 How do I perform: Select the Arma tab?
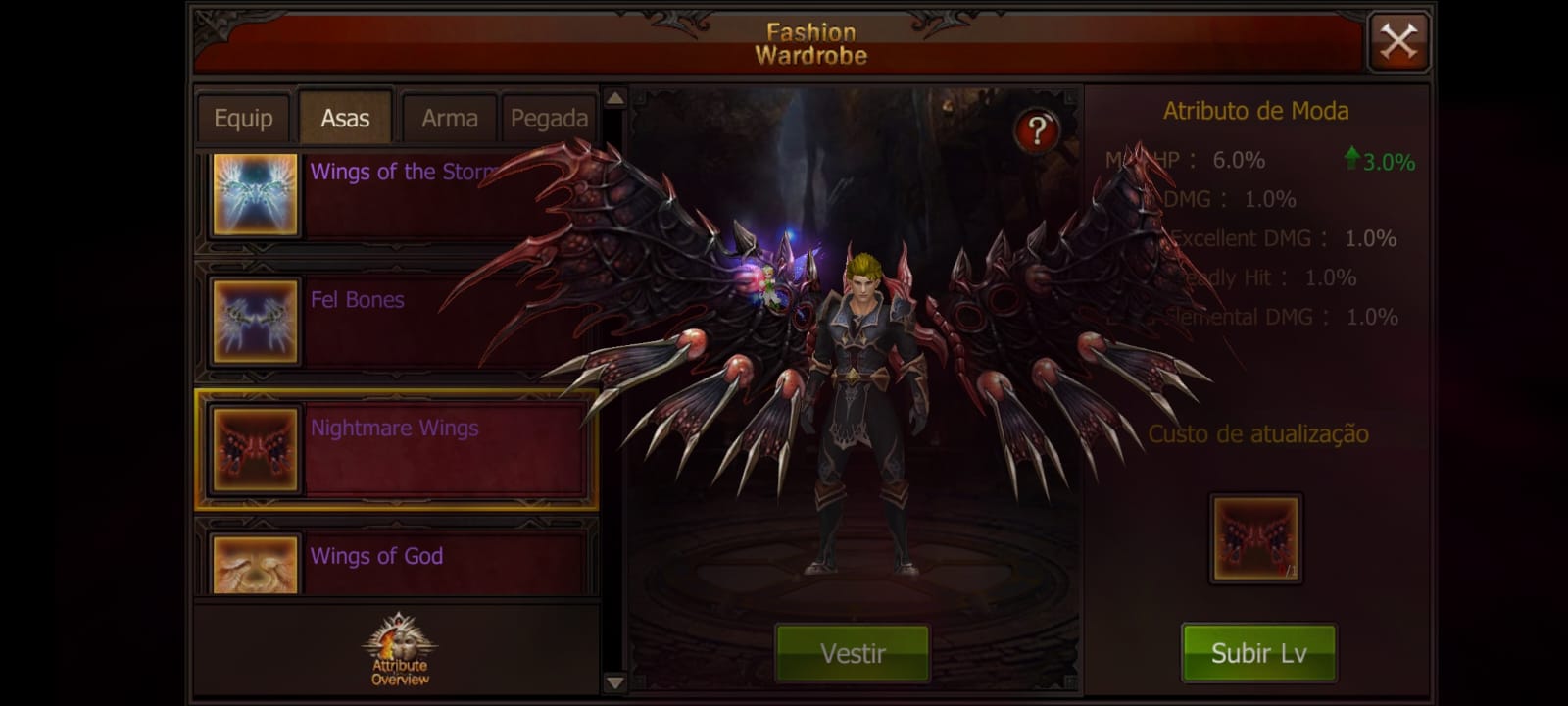click(x=450, y=119)
